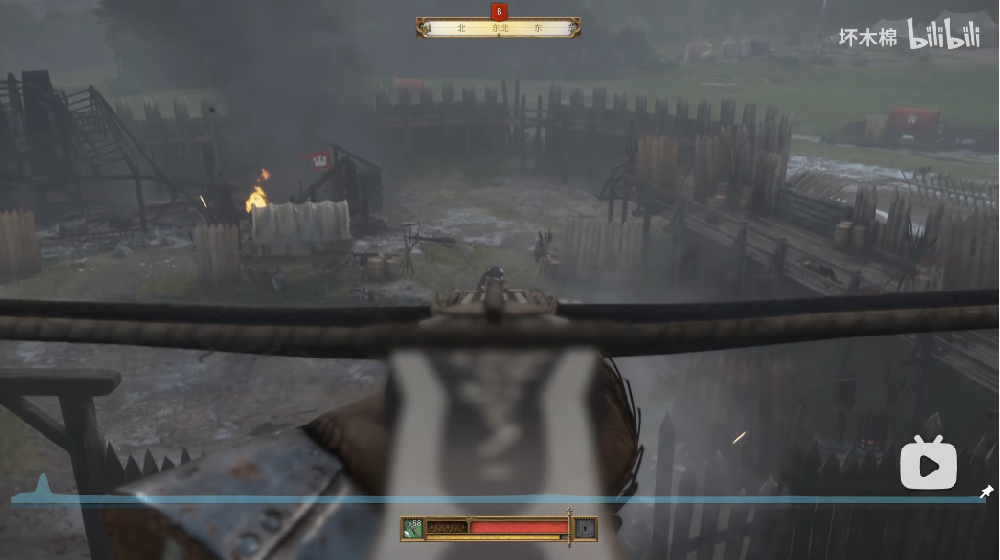Select the red quest marker numbered 6
The image size is (1000, 560).
click(499, 11)
